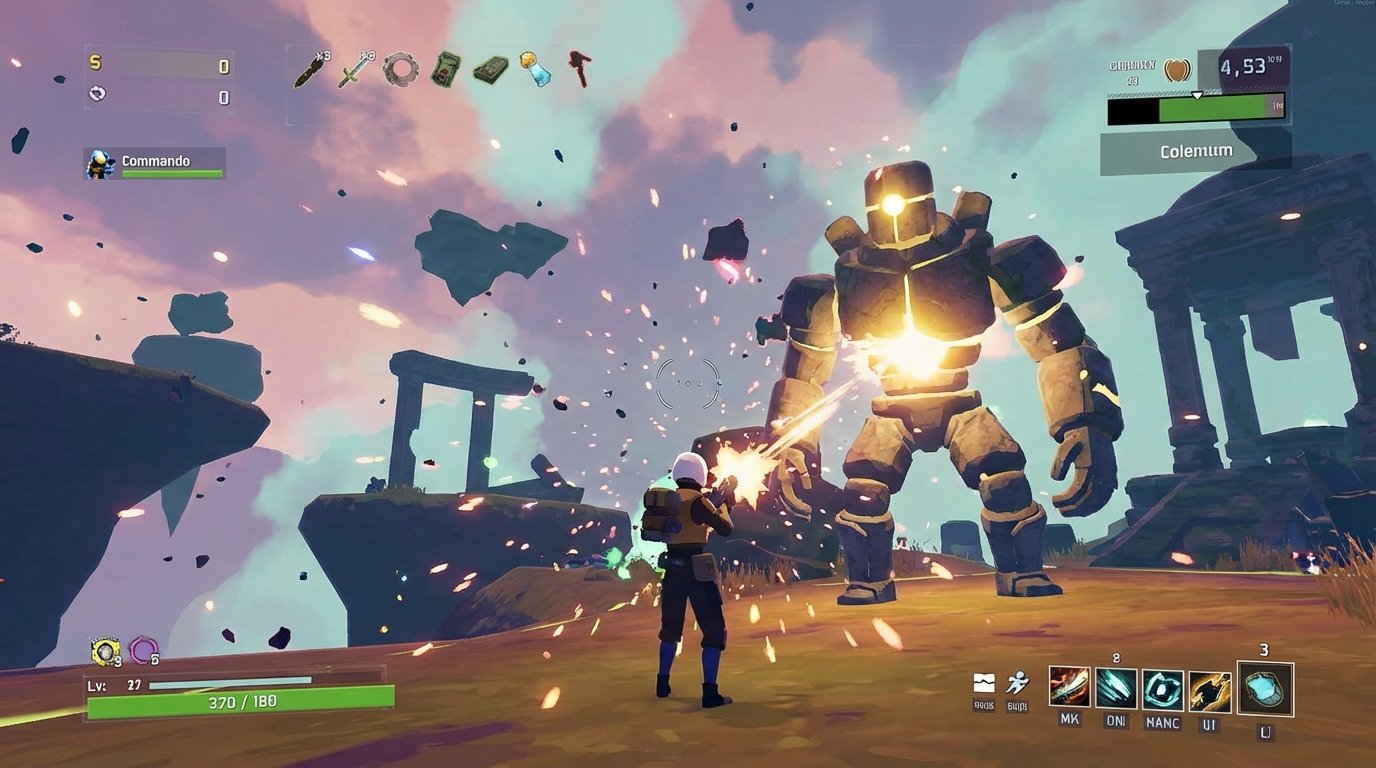Click the Colemum boss name banner
This screenshot has height=768, width=1376.
[x=1197, y=149]
